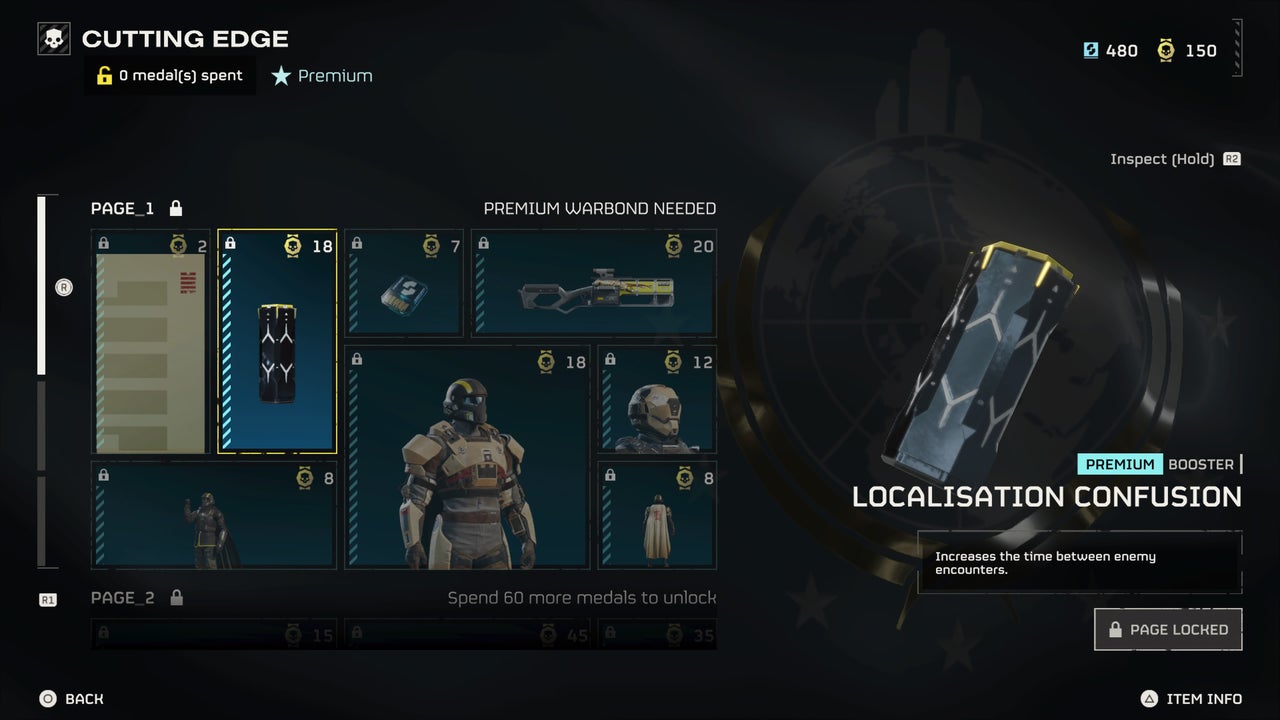The height and width of the screenshot is (720, 1280).
Task: Click the padlock beside the PAGE_1 header
Action: [176, 208]
